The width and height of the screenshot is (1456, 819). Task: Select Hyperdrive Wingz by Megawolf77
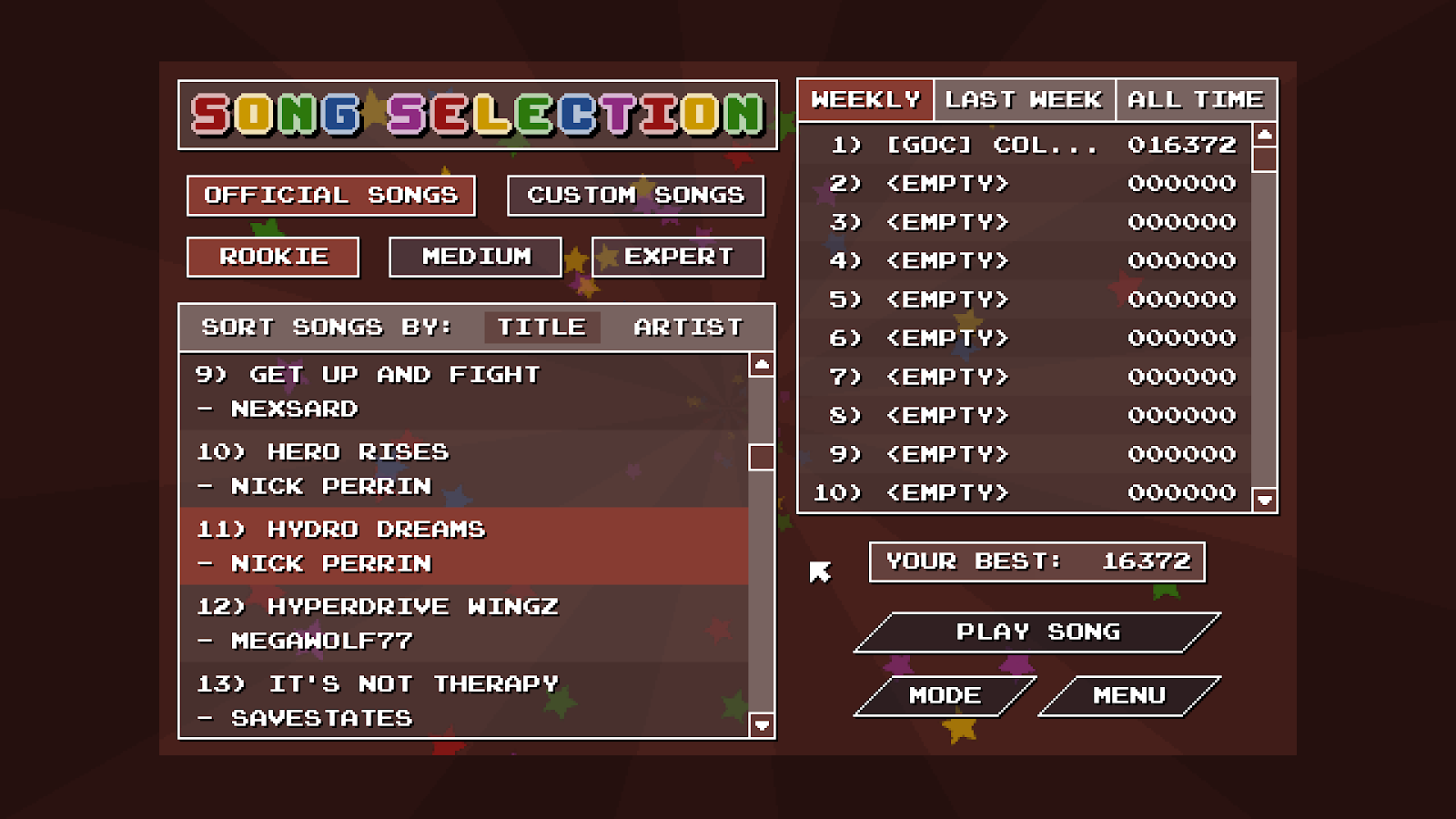[x=409, y=622]
